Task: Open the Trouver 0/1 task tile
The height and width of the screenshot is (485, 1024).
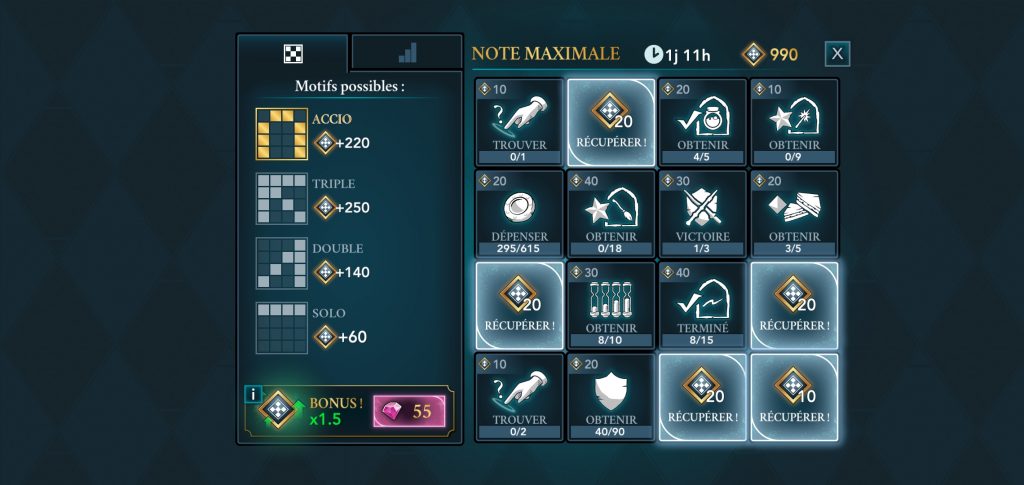Action: (x=519, y=122)
